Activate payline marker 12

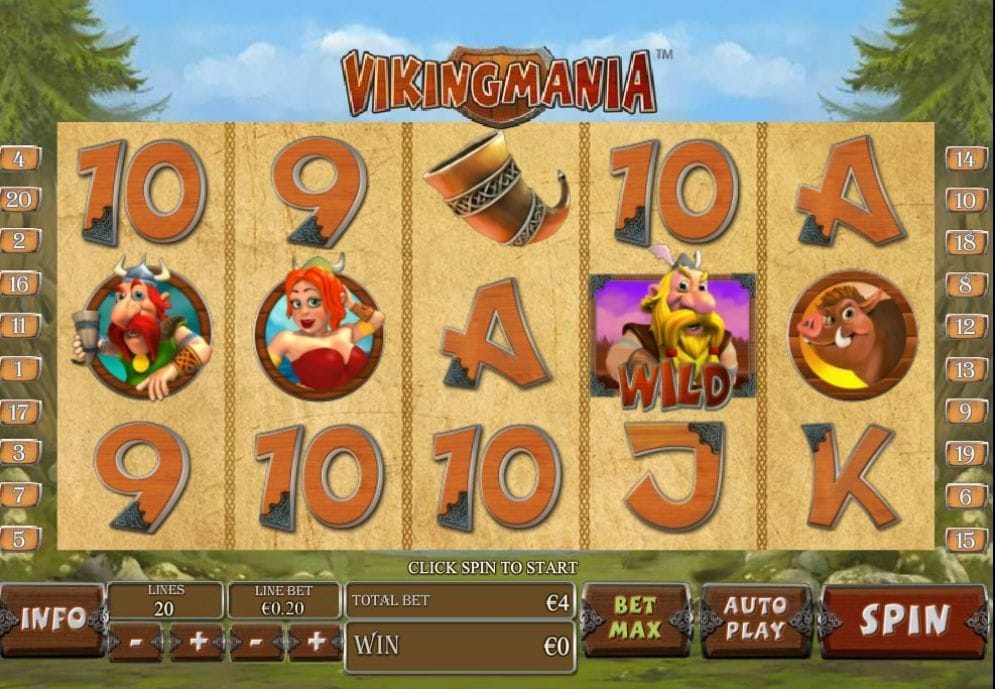[966, 326]
